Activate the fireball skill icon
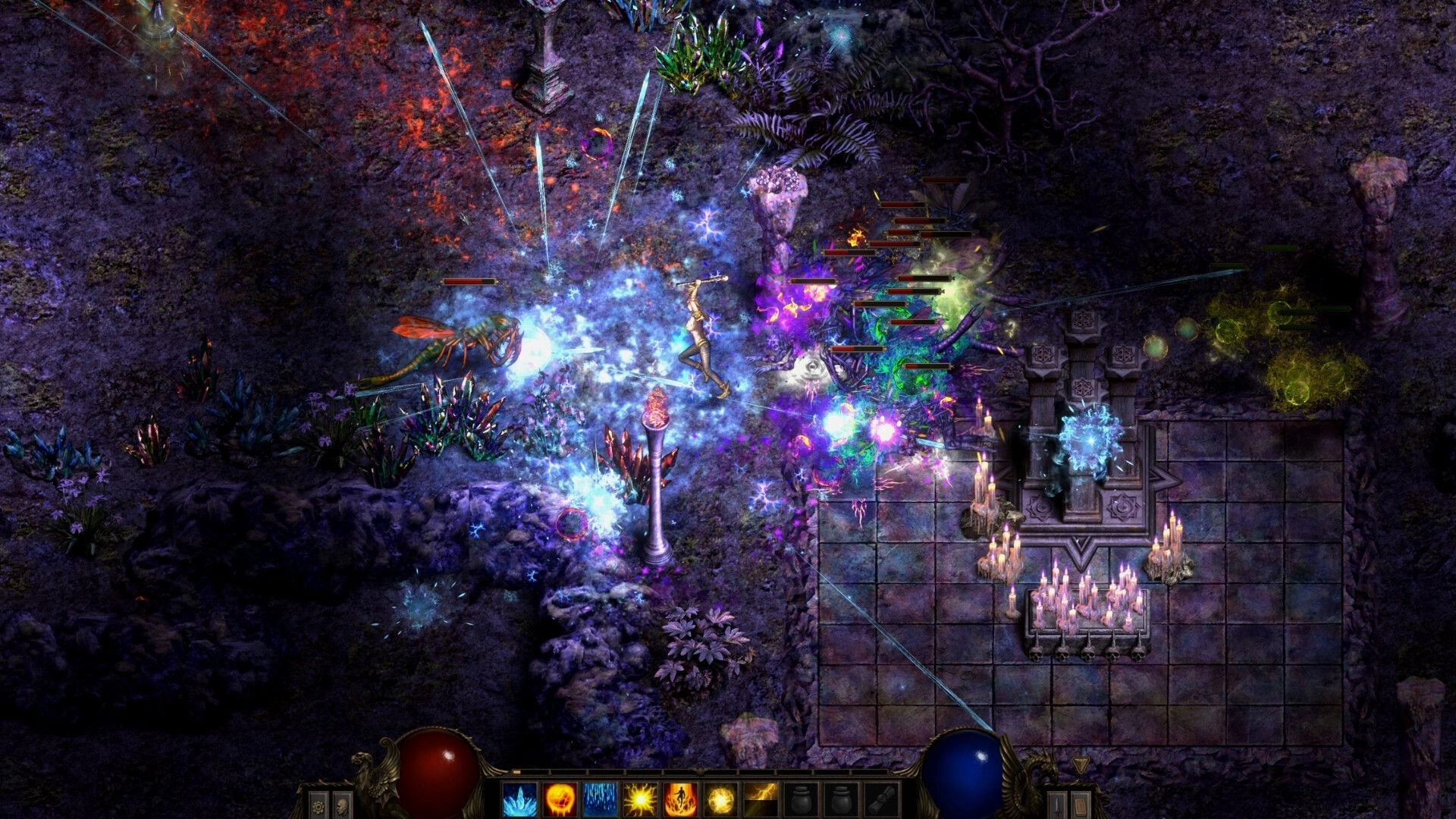 pos(562,799)
